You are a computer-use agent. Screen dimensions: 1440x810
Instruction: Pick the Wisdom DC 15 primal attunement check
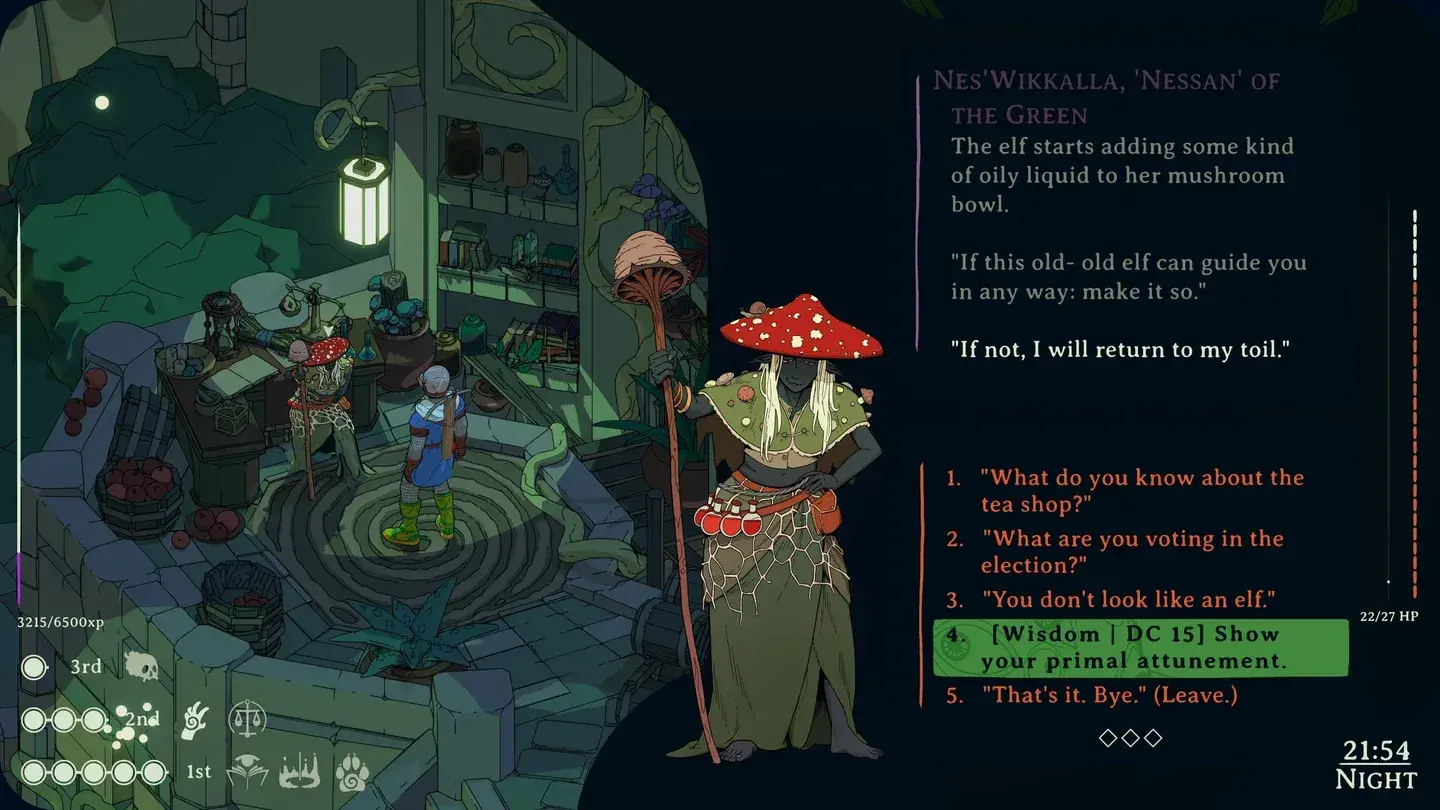pyautogui.click(x=1140, y=647)
